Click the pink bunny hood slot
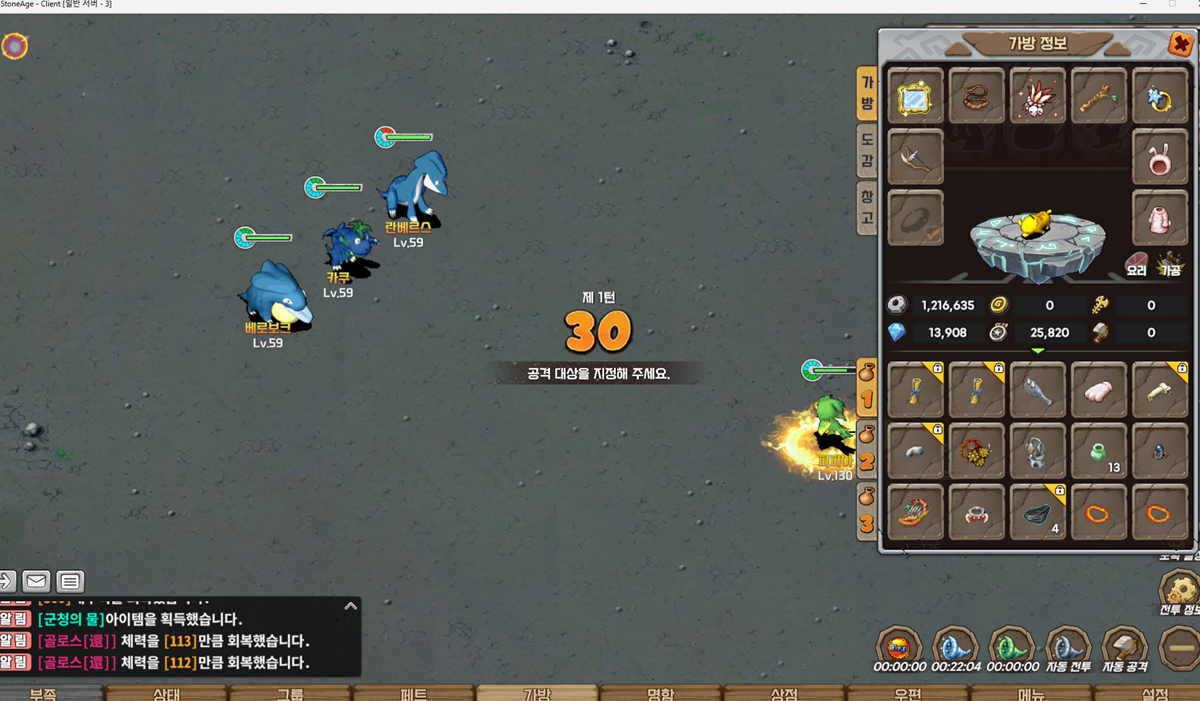The width and height of the screenshot is (1200, 701). coord(1159,157)
